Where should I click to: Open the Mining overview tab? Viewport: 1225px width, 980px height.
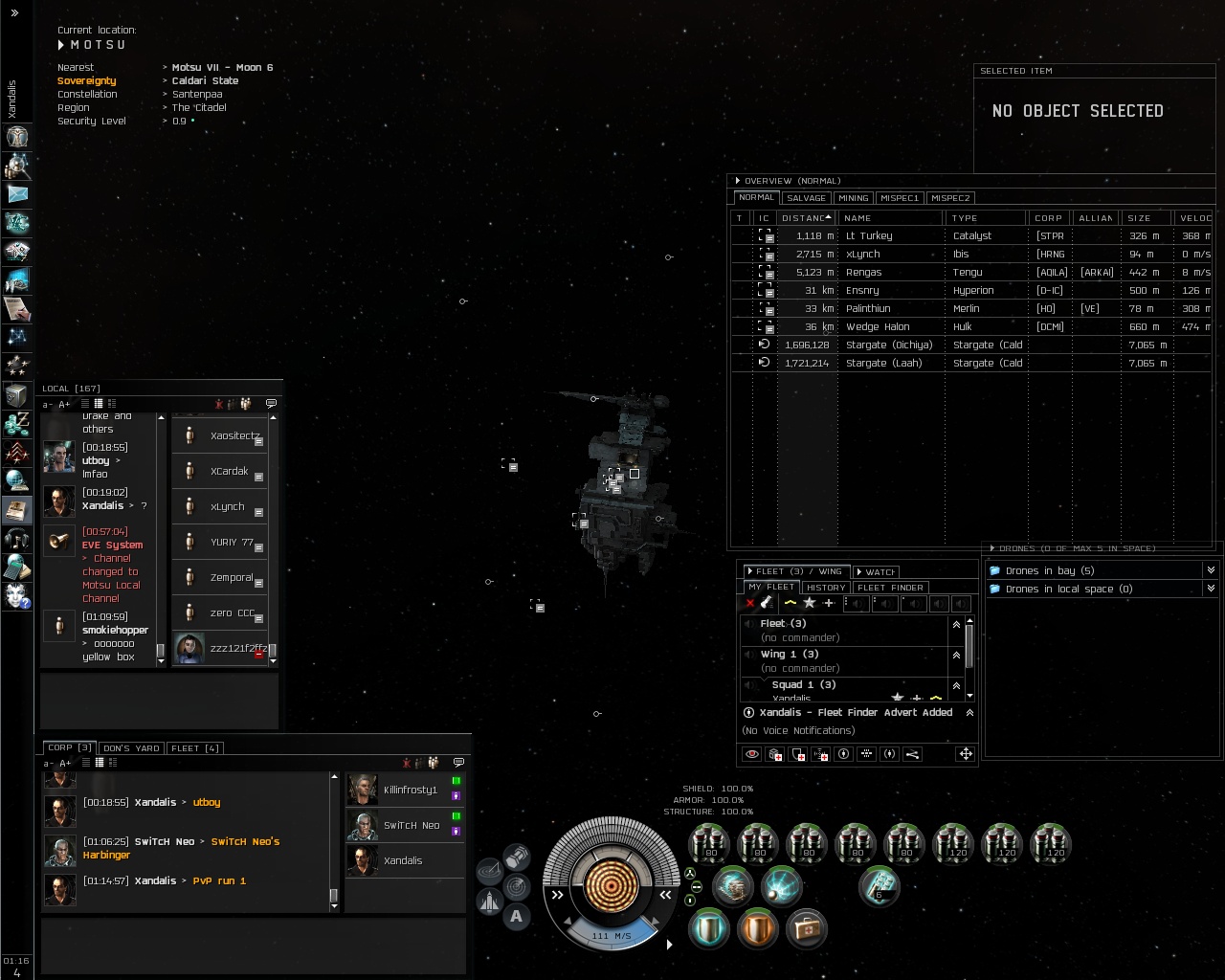pos(853,198)
